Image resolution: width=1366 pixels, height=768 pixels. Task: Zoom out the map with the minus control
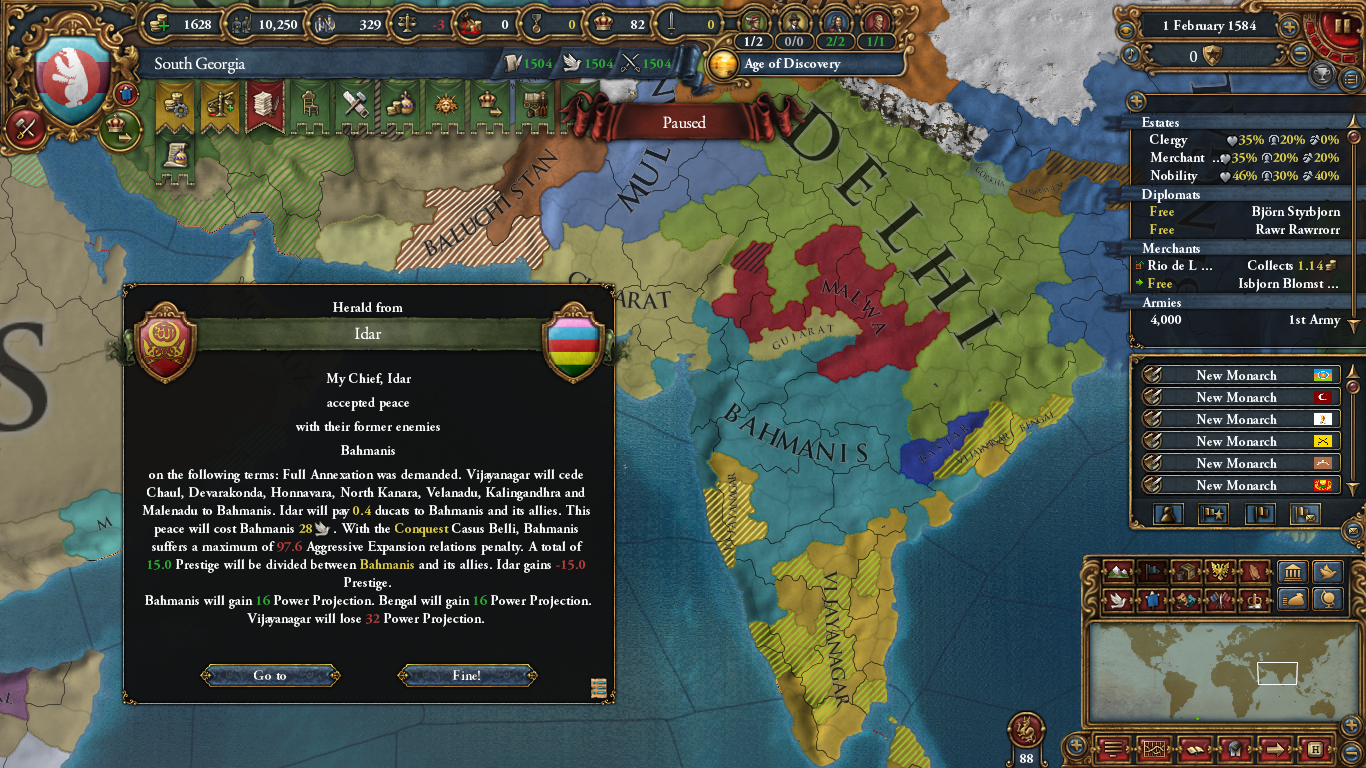click(1350, 752)
